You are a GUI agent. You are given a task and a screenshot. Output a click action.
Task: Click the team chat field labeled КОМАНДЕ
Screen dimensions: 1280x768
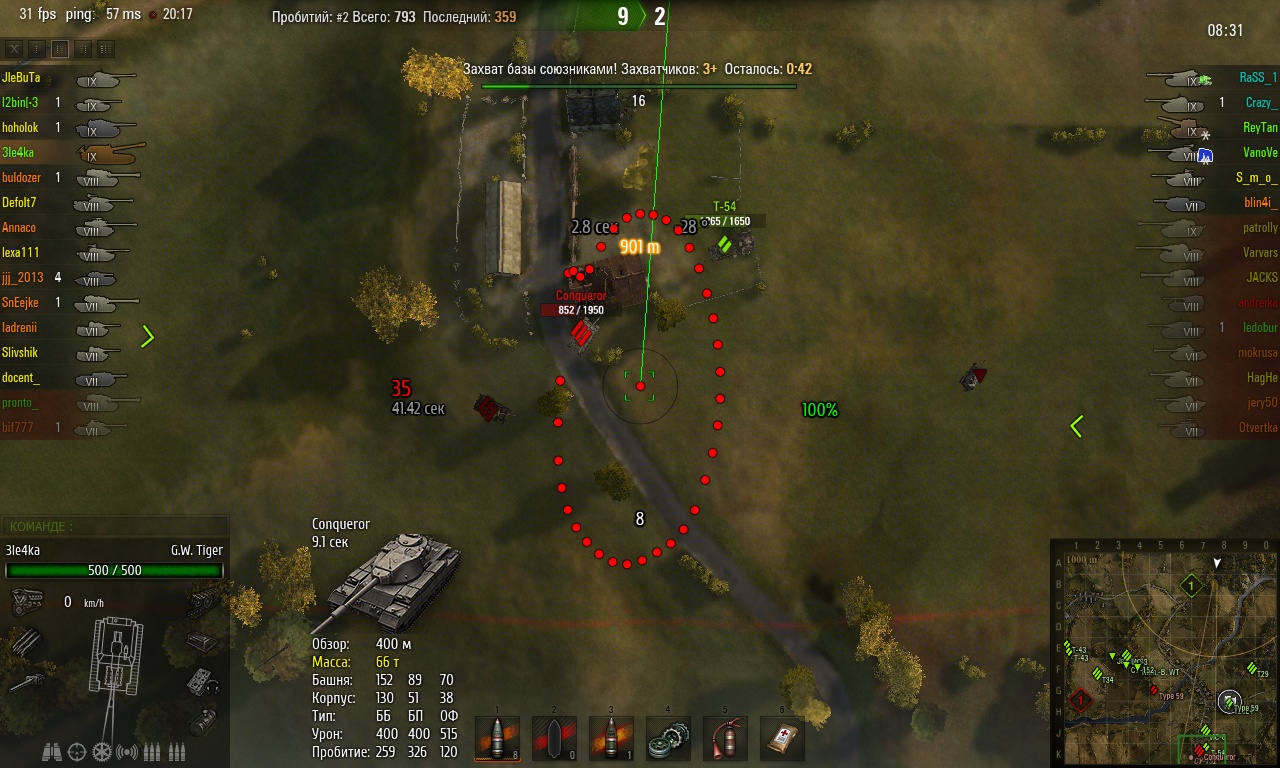coord(115,526)
